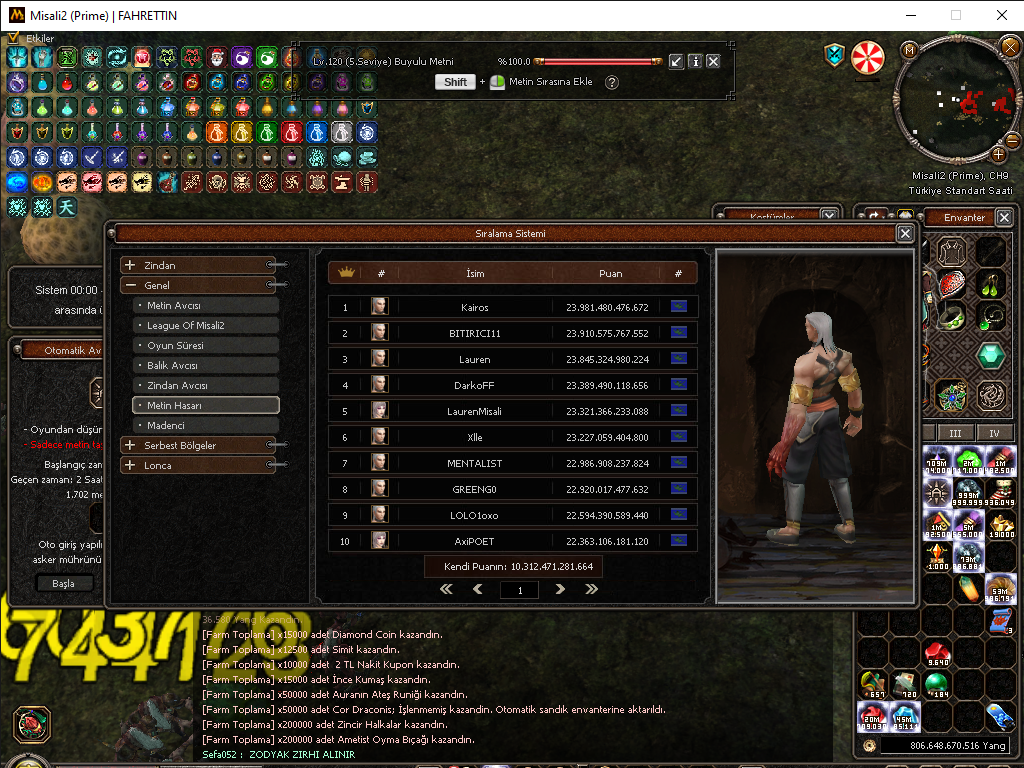Select Metin Avcısı ranking list
This screenshot has height=768, width=1024.
[205, 305]
